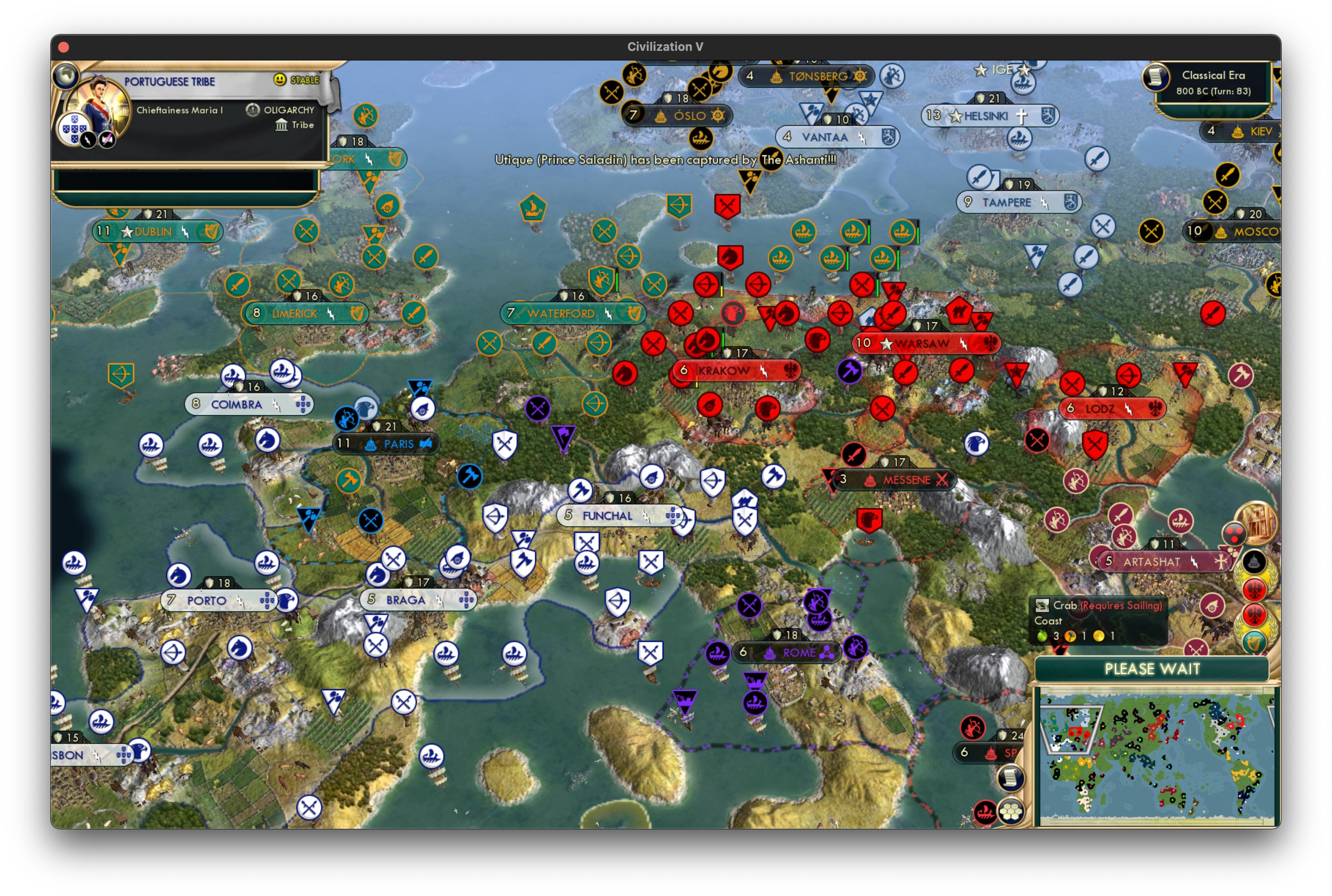
Task: Click the Petra wonder notification icon
Action: pyautogui.click(x=1257, y=525)
